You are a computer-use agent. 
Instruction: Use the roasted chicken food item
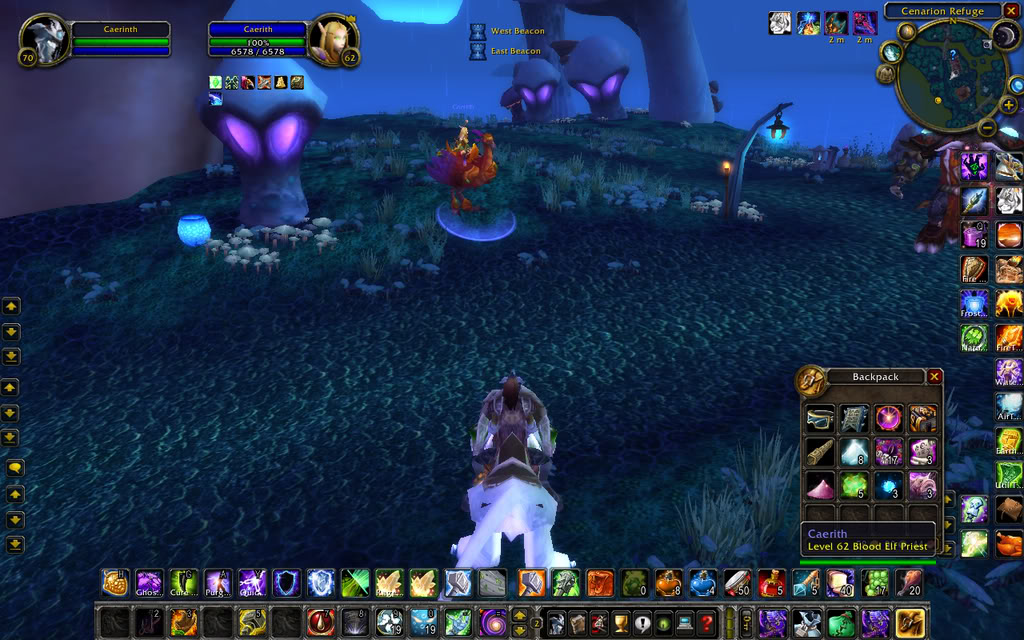[909, 582]
